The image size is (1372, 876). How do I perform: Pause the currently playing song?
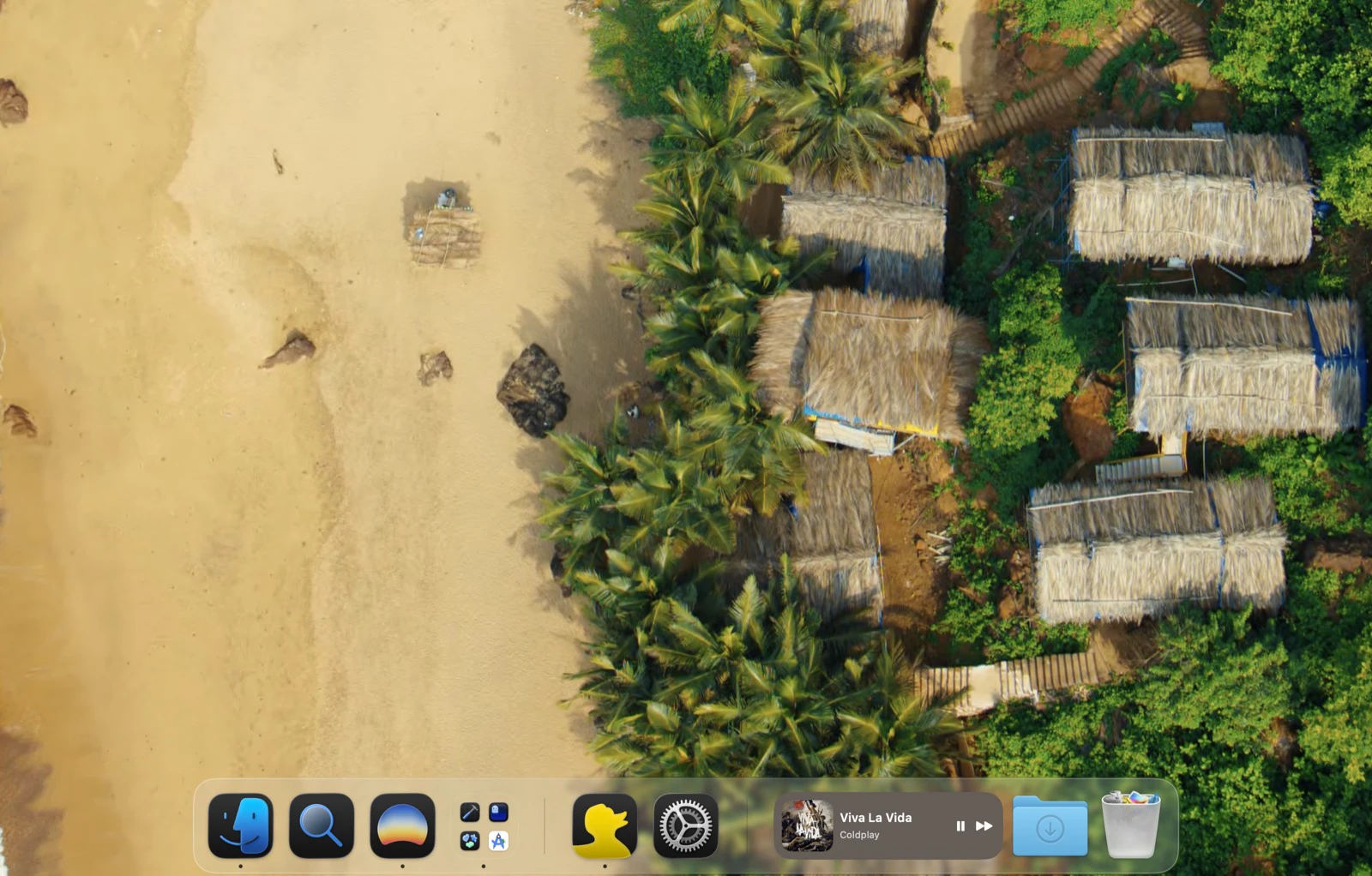(959, 825)
